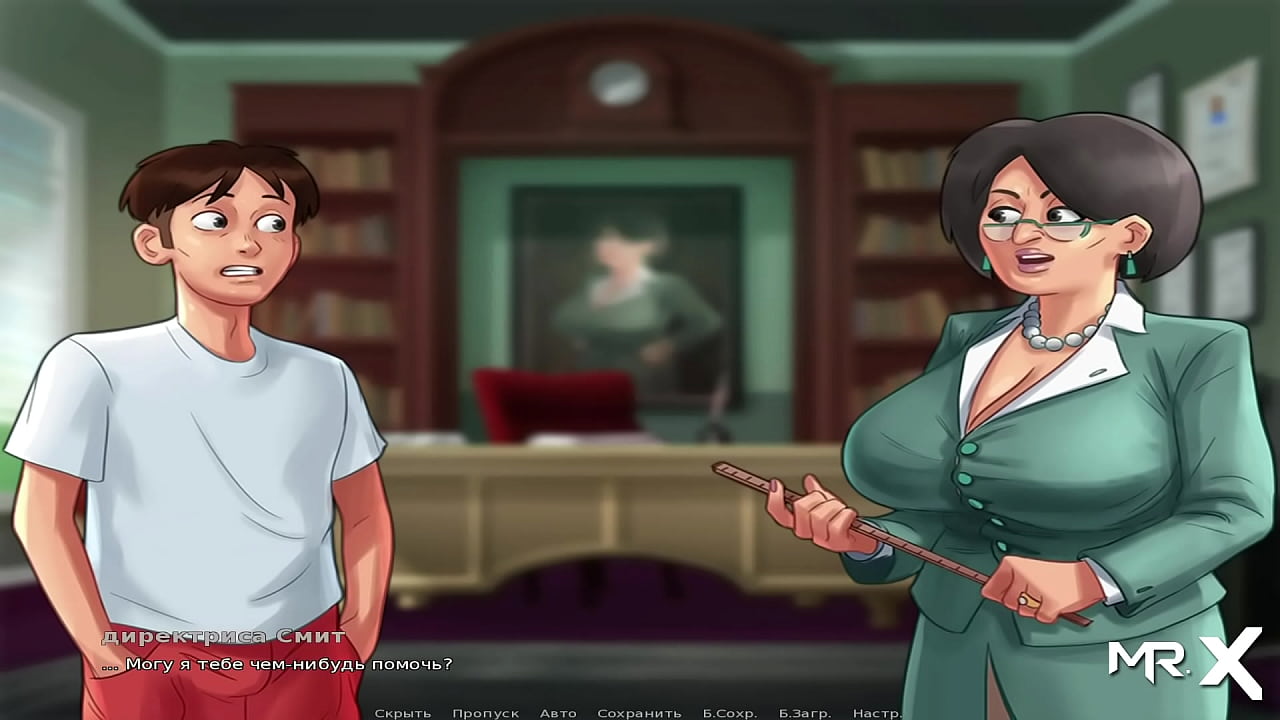Viewport: 1280px width, 720px height.
Task: Click Пропуск to skip dialogue
Action: point(485,713)
